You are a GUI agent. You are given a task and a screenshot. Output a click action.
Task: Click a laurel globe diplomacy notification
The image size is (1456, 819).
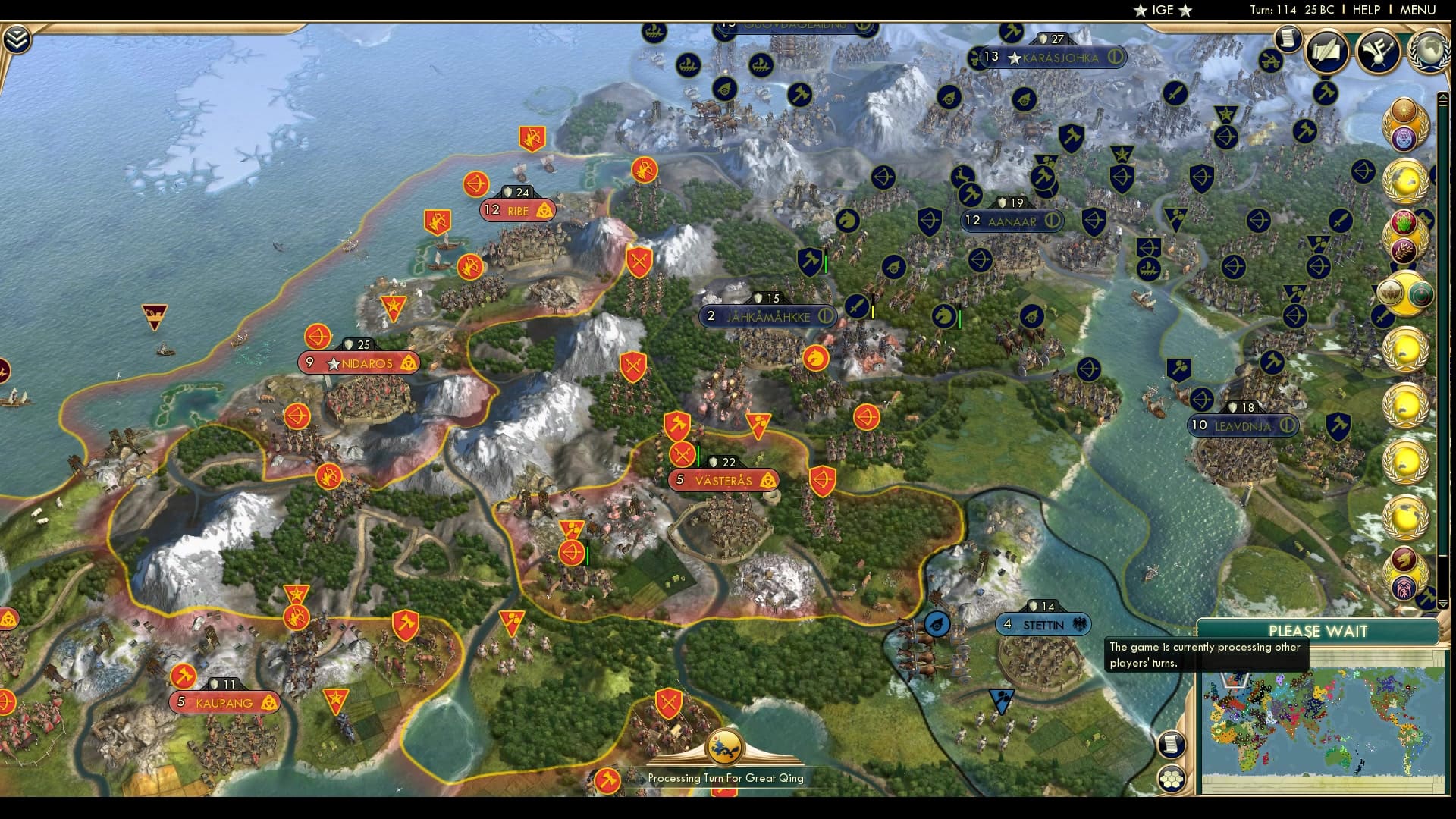point(1405,182)
